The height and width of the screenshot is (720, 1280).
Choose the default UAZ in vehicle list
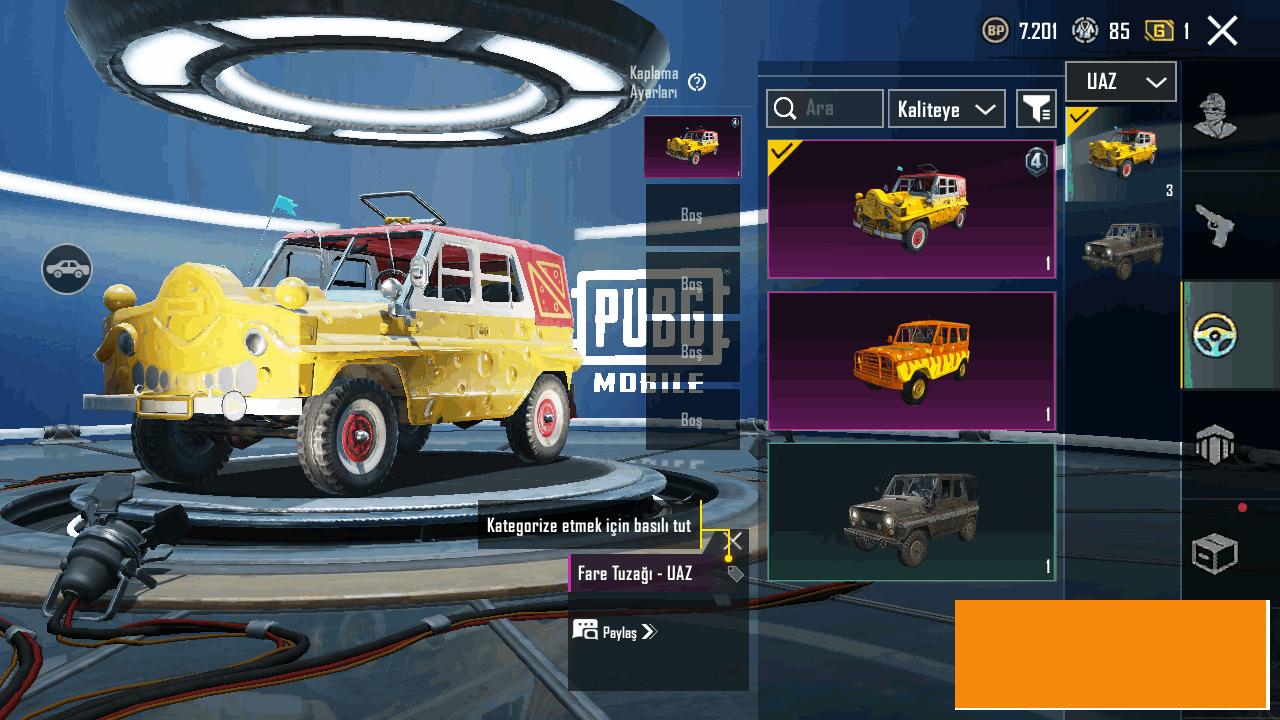(x=1123, y=248)
